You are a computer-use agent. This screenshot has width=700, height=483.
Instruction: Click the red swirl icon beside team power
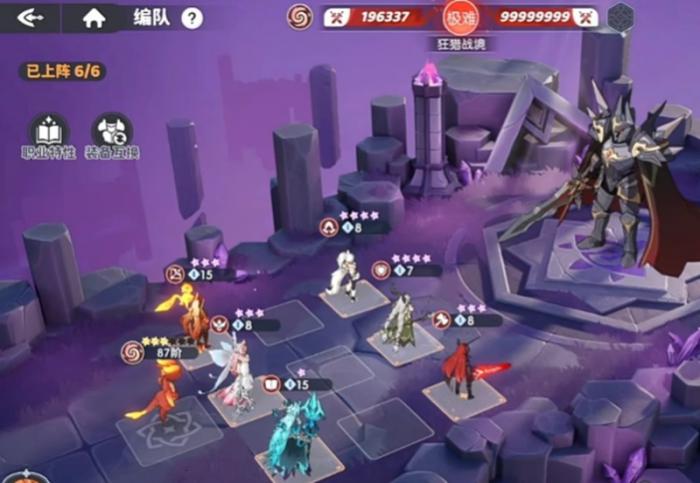[x=300, y=16]
